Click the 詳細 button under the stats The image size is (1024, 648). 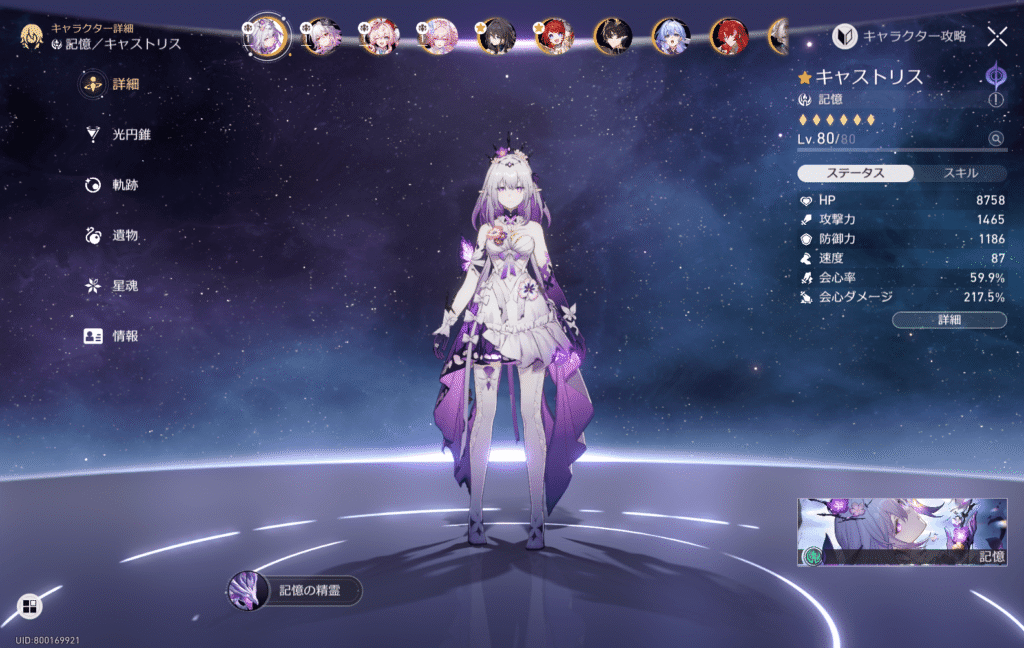pos(949,320)
